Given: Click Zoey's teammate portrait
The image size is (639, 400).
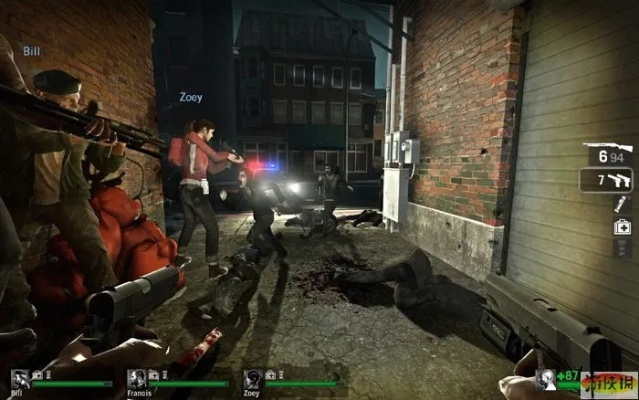Looking at the screenshot, I should 253,378.
